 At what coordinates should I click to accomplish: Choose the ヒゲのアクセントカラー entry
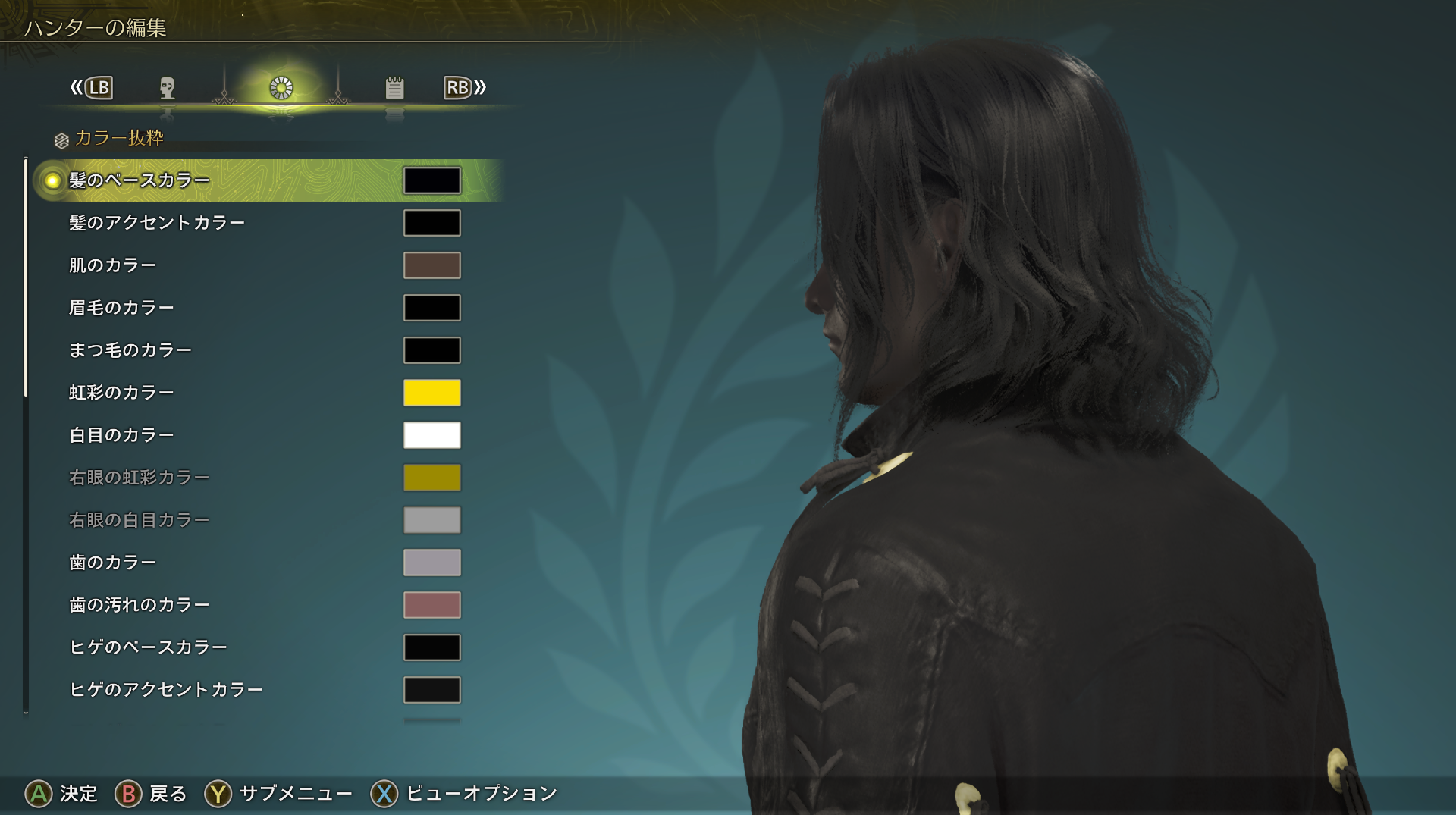166,690
